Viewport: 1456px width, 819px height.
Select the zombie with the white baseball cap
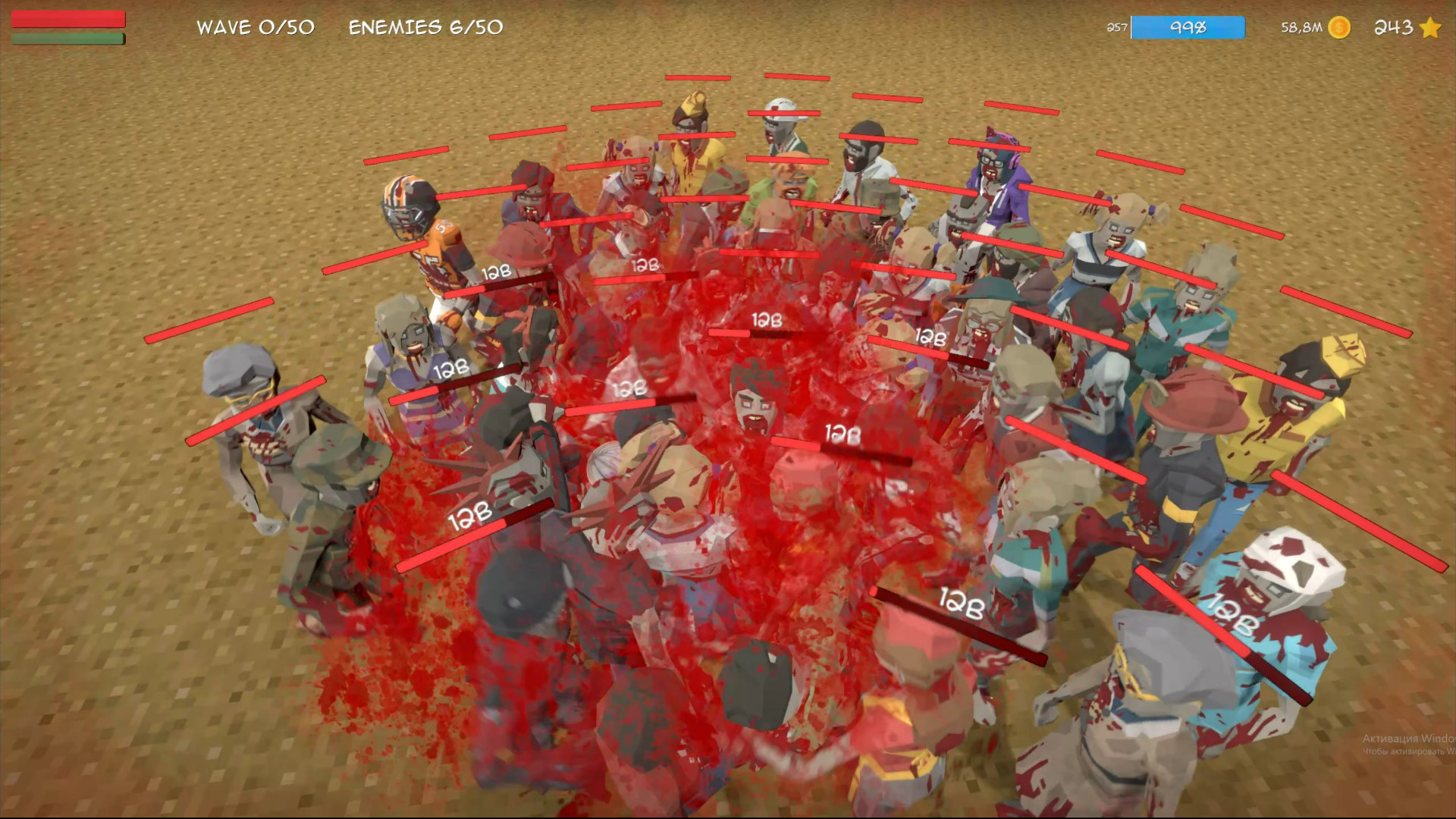(781, 118)
